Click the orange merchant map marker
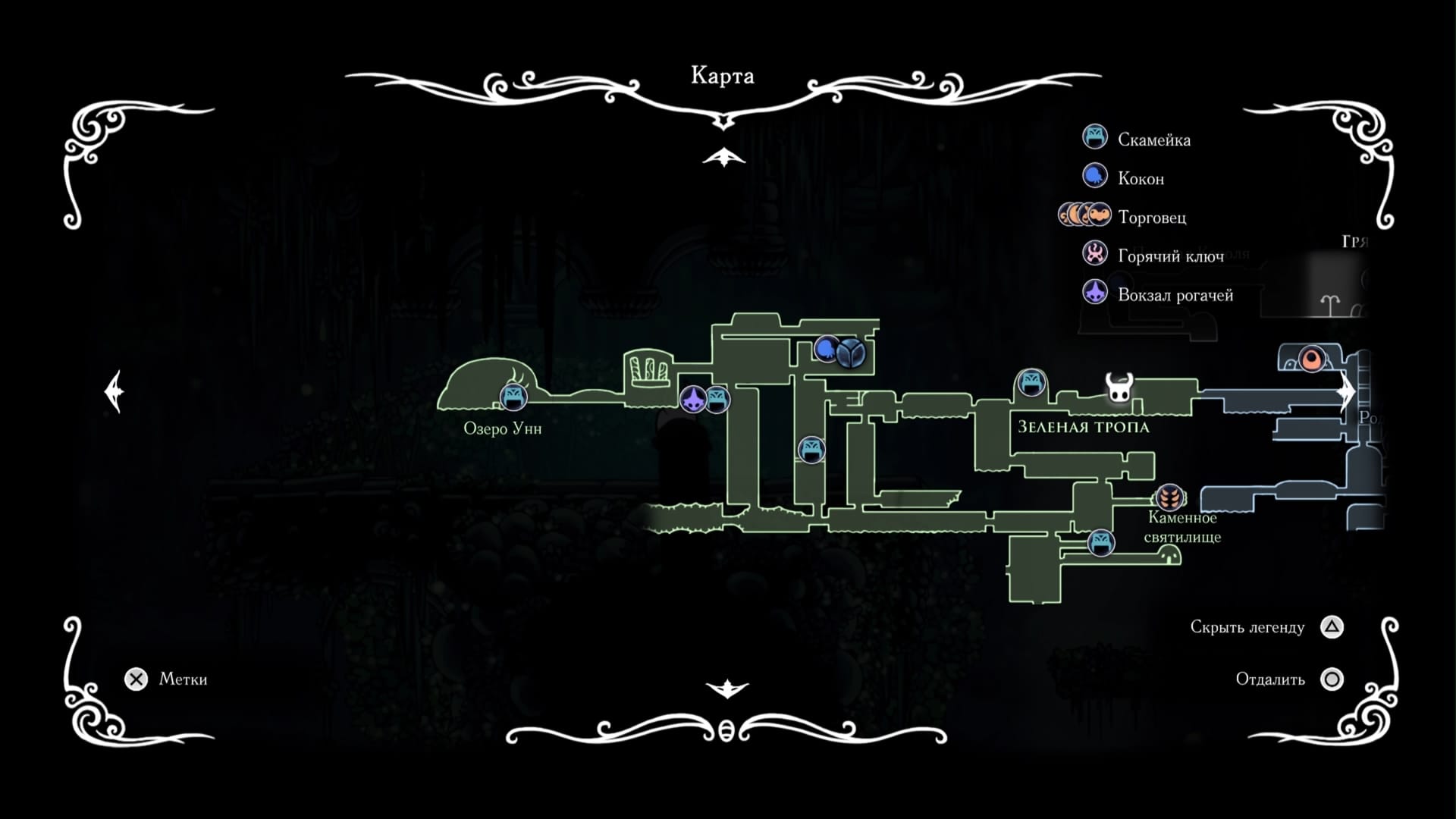1456x819 pixels. (1311, 358)
